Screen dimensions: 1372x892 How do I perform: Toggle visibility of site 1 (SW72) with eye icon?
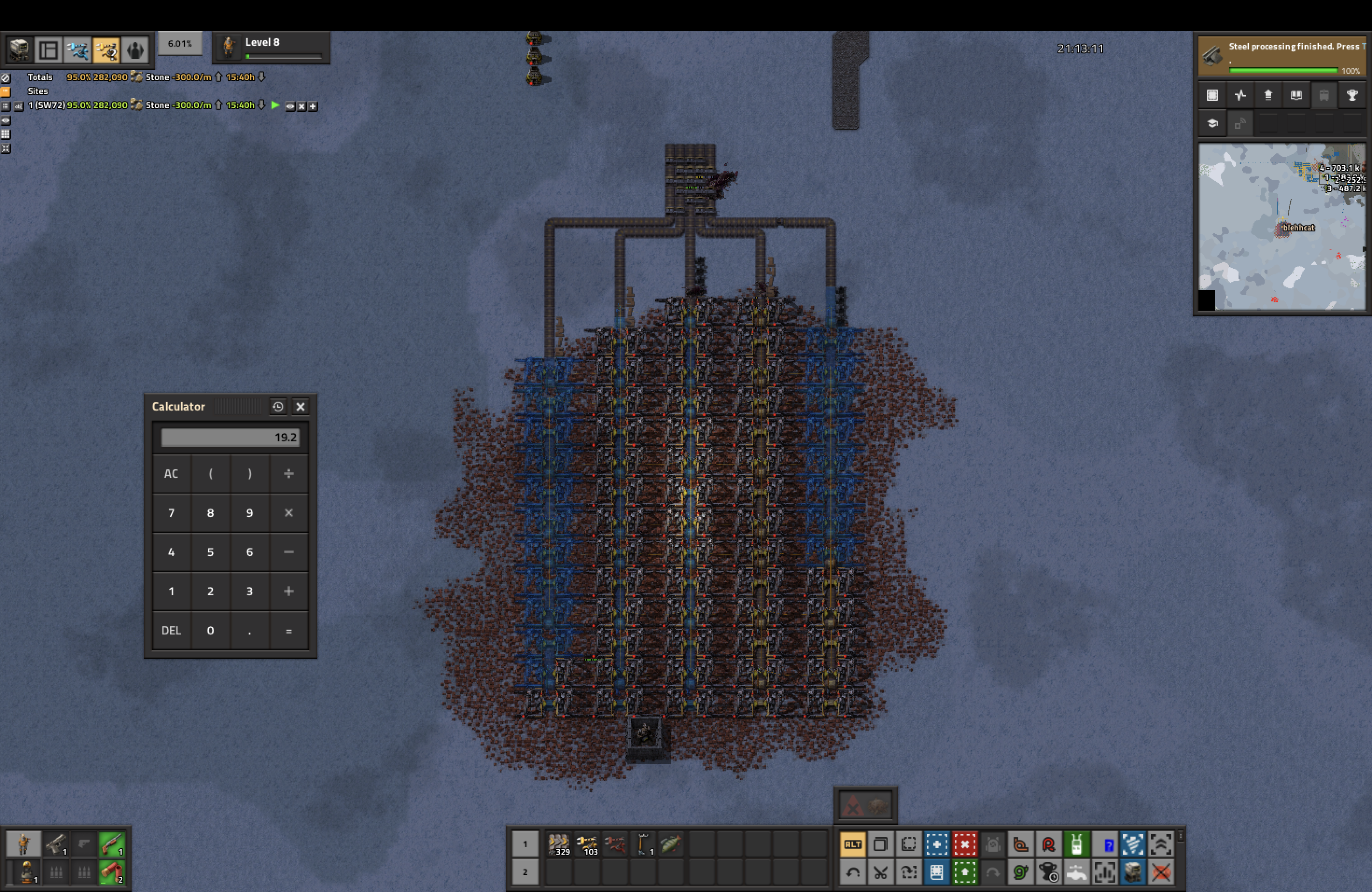click(290, 106)
